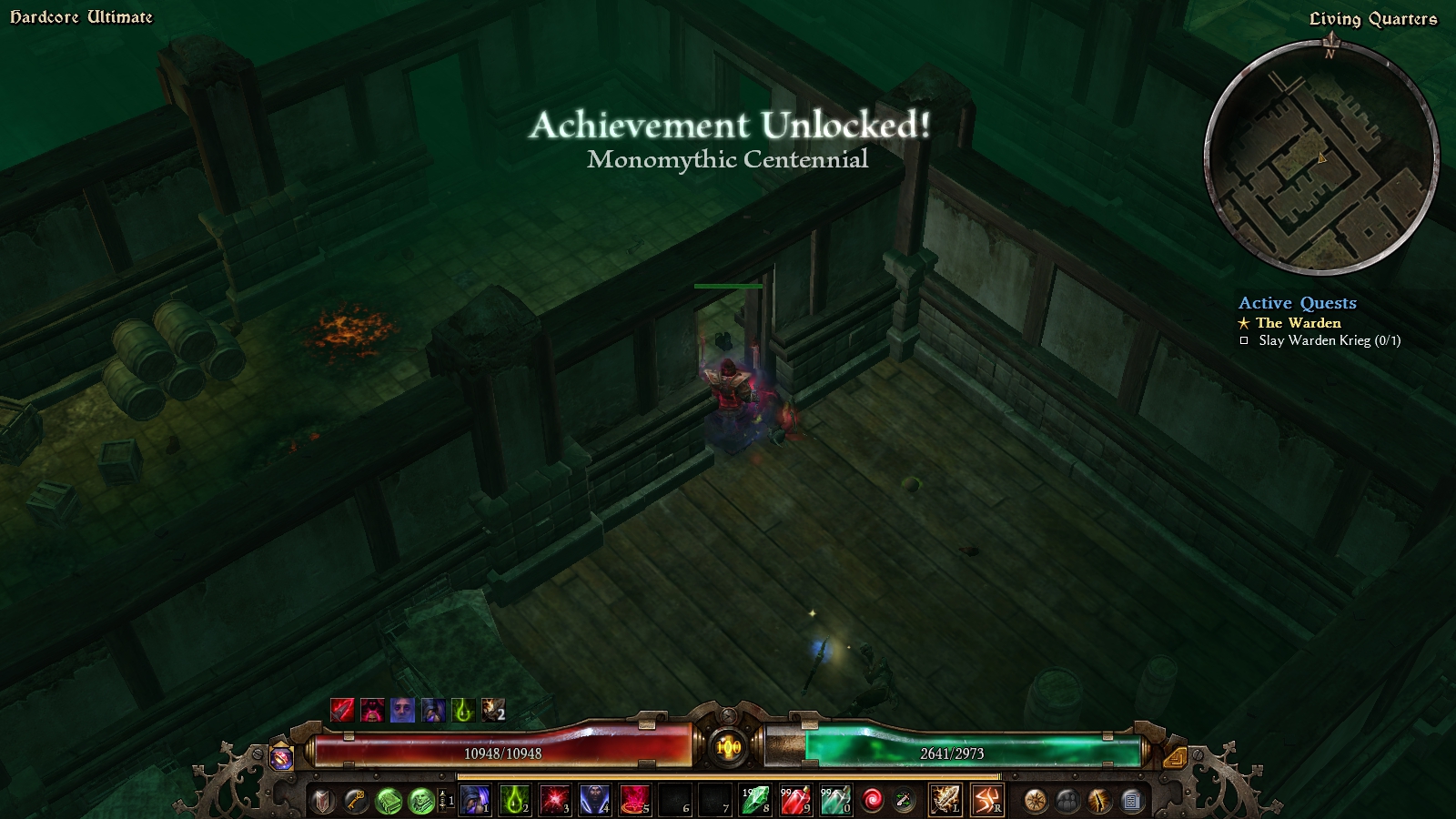Viewport: 1456px width, 819px height.
Task: Click the red spiral portal button
Action: click(x=872, y=800)
